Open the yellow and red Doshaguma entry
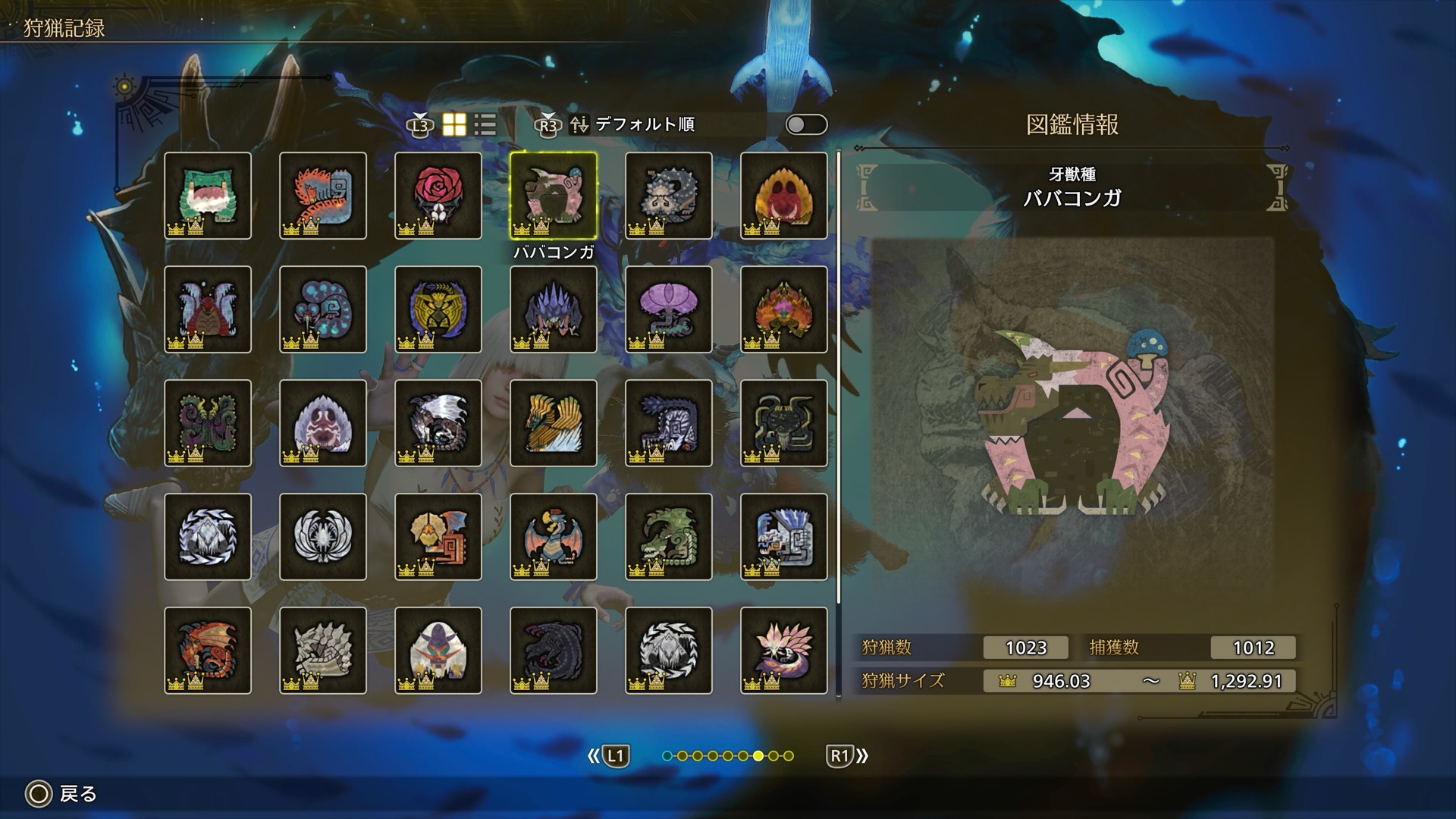Image resolution: width=1456 pixels, height=819 pixels. (x=784, y=196)
